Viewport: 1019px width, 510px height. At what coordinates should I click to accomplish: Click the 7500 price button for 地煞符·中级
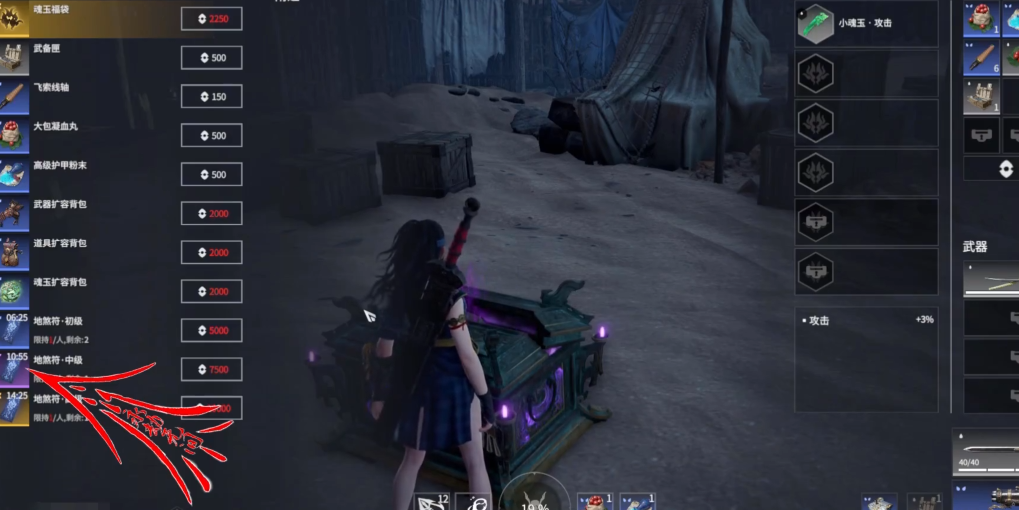211,370
